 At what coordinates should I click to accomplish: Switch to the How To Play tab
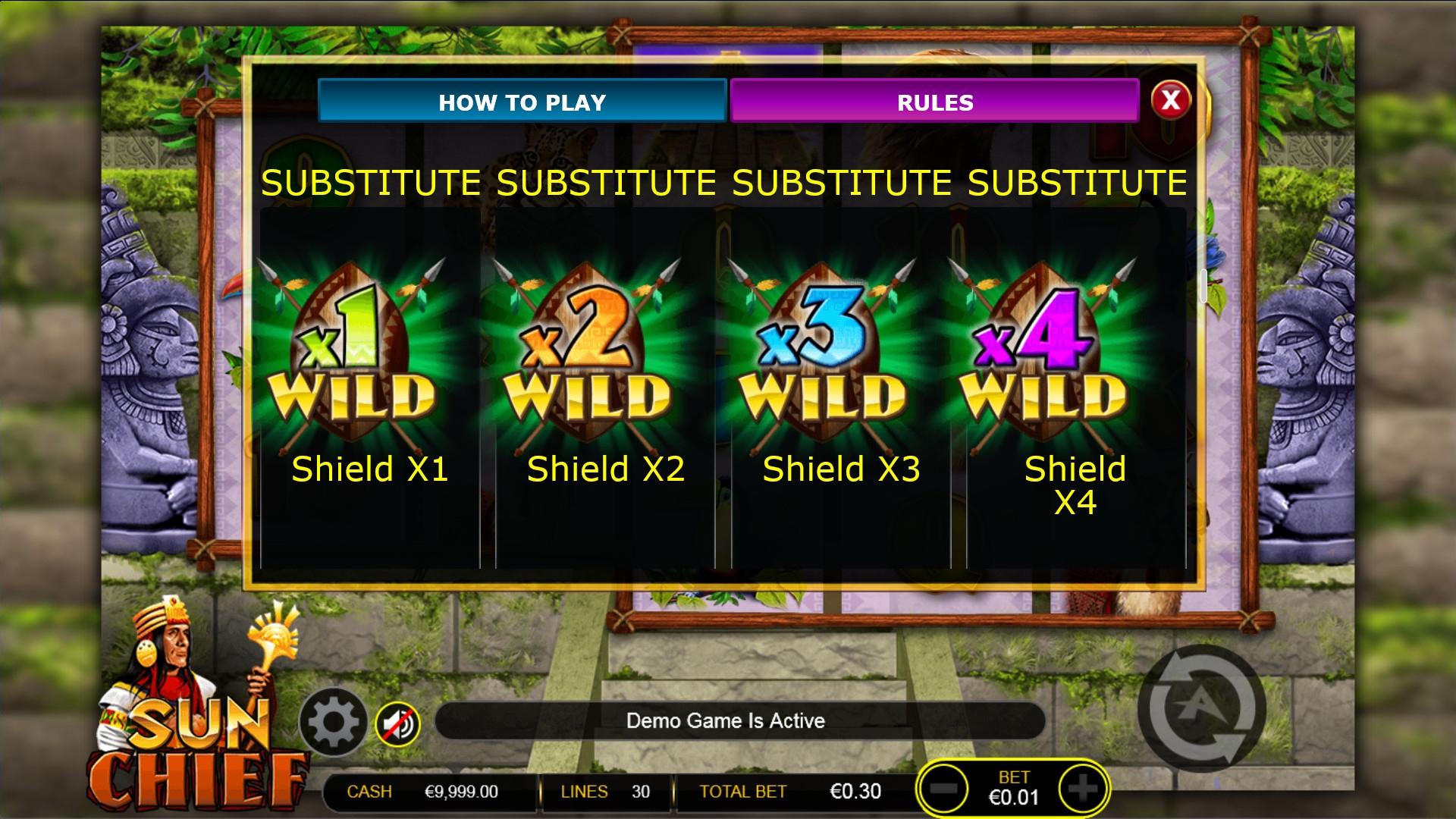(522, 102)
